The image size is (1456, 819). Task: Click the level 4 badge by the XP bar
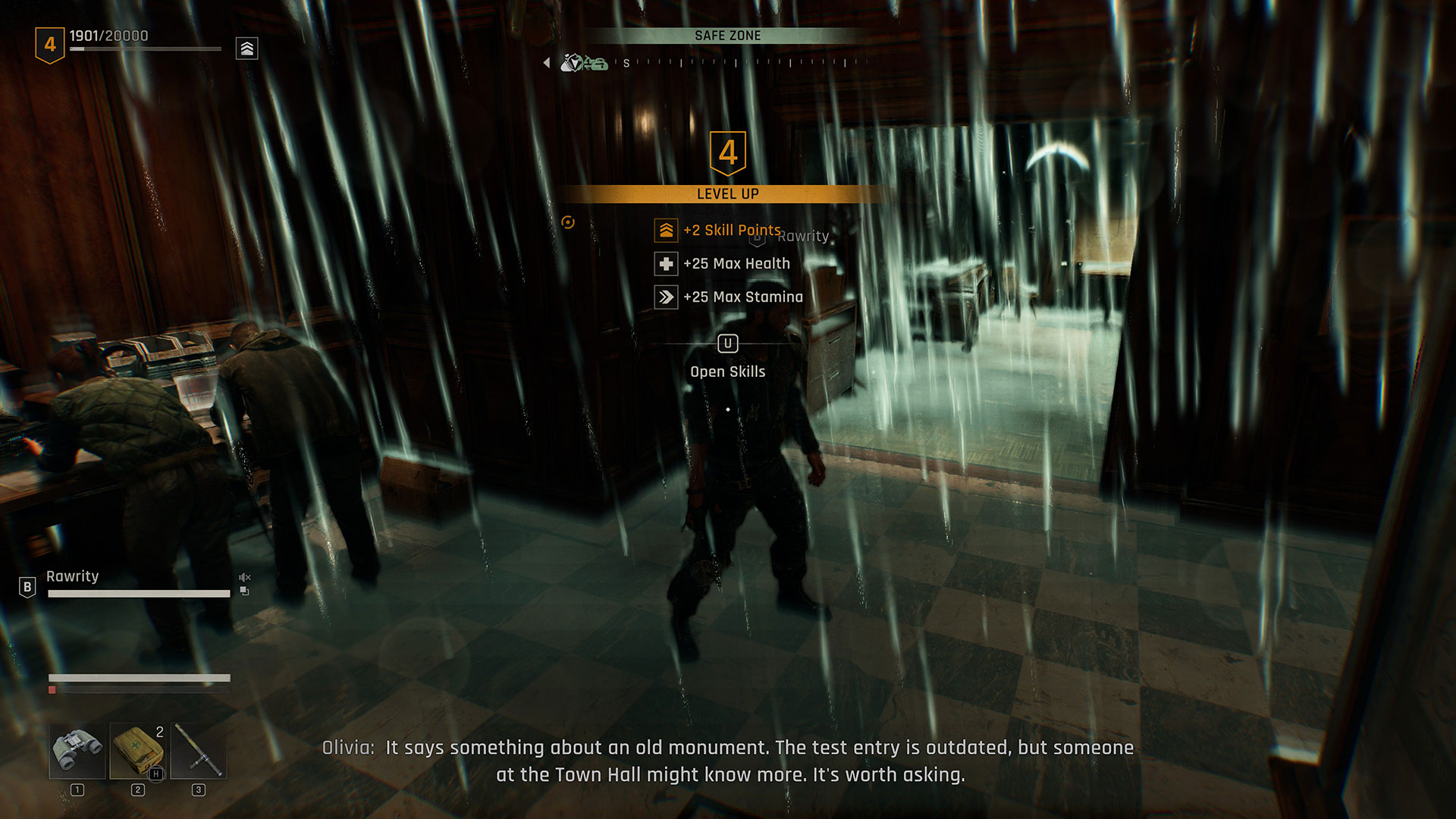tap(50, 45)
